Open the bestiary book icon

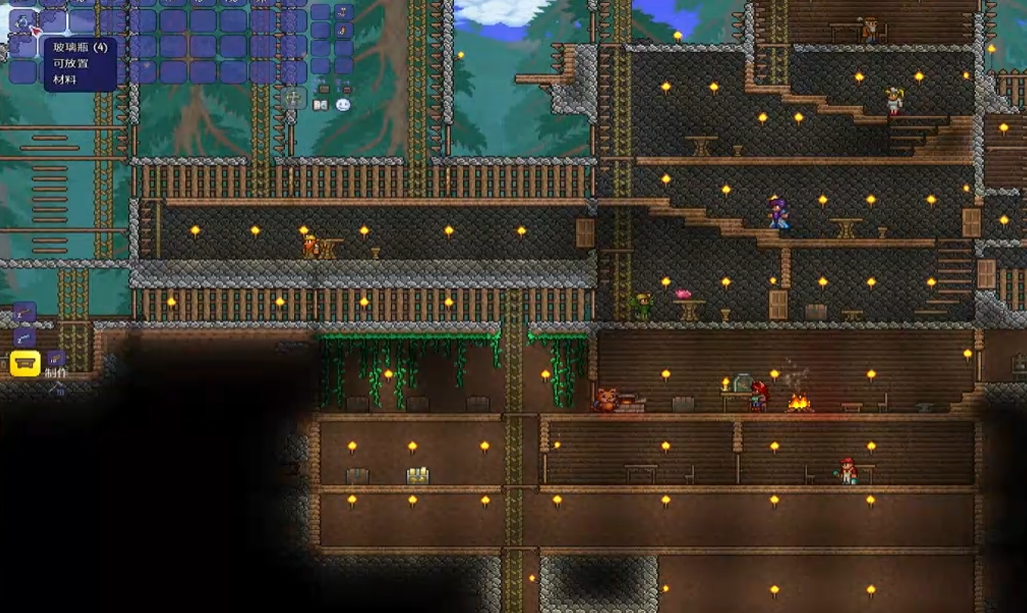point(321,104)
